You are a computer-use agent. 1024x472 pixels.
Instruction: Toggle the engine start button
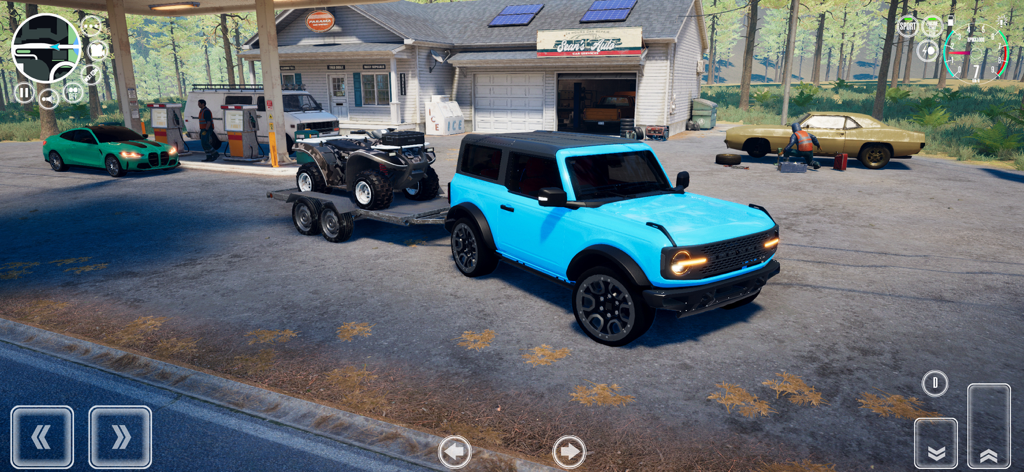932,26
